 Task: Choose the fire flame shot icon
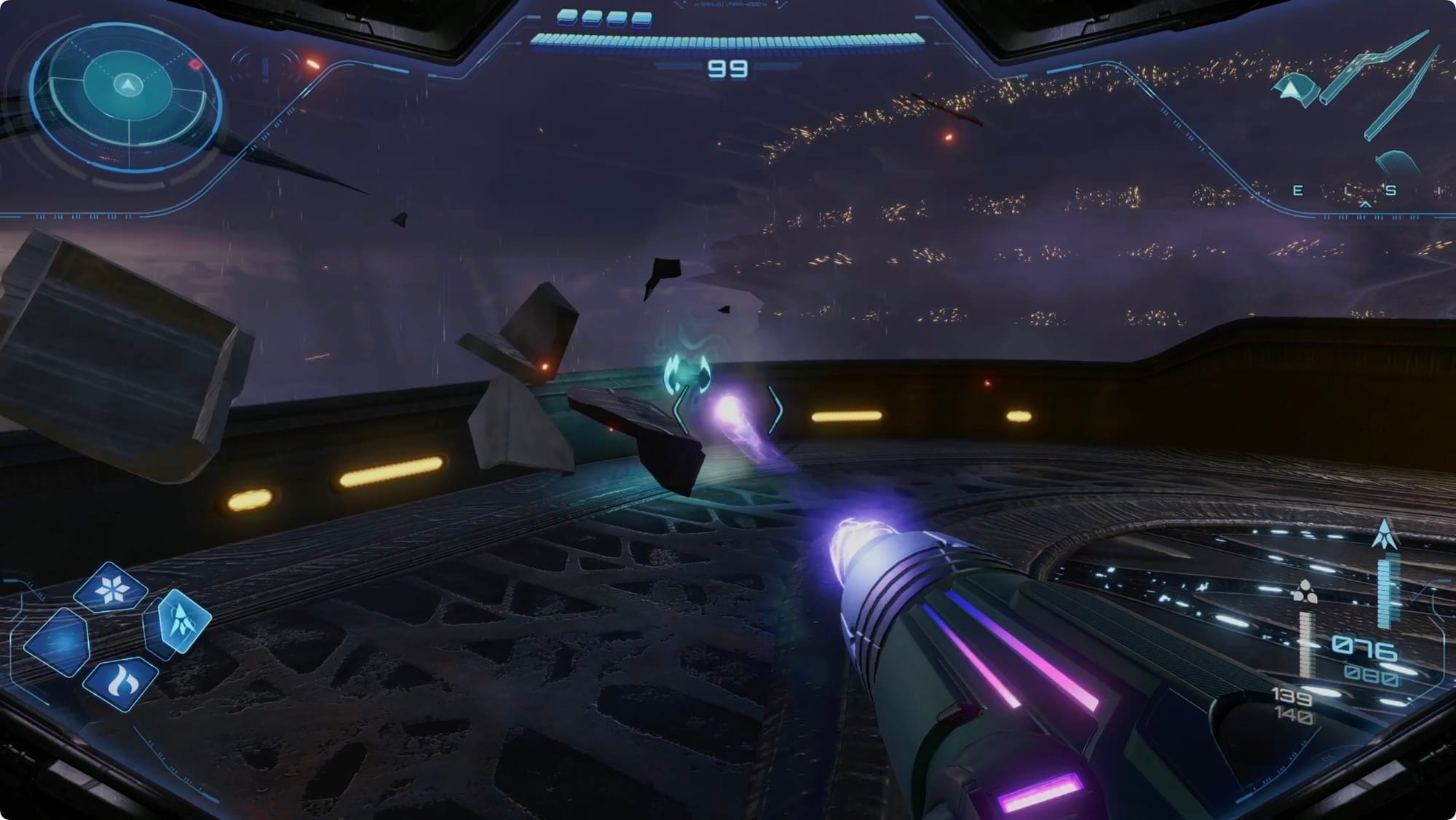click(x=120, y=682)
